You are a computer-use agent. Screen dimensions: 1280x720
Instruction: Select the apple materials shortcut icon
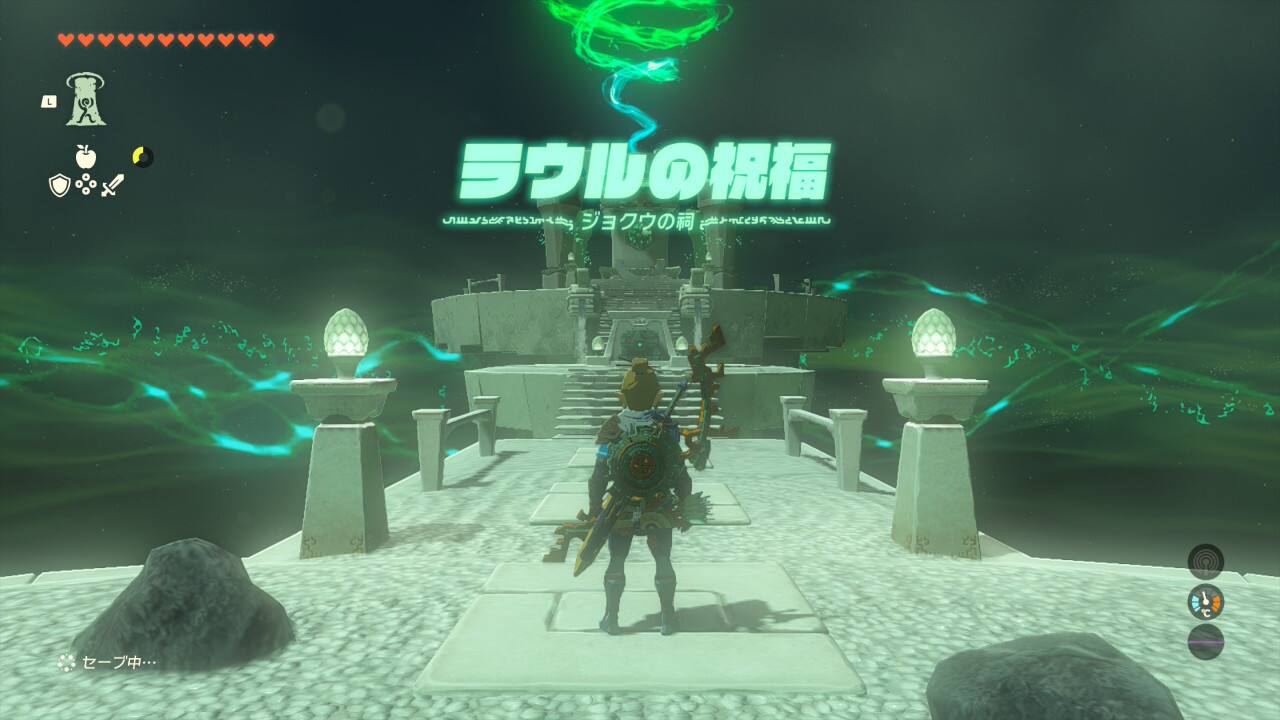tap(86, 156)
